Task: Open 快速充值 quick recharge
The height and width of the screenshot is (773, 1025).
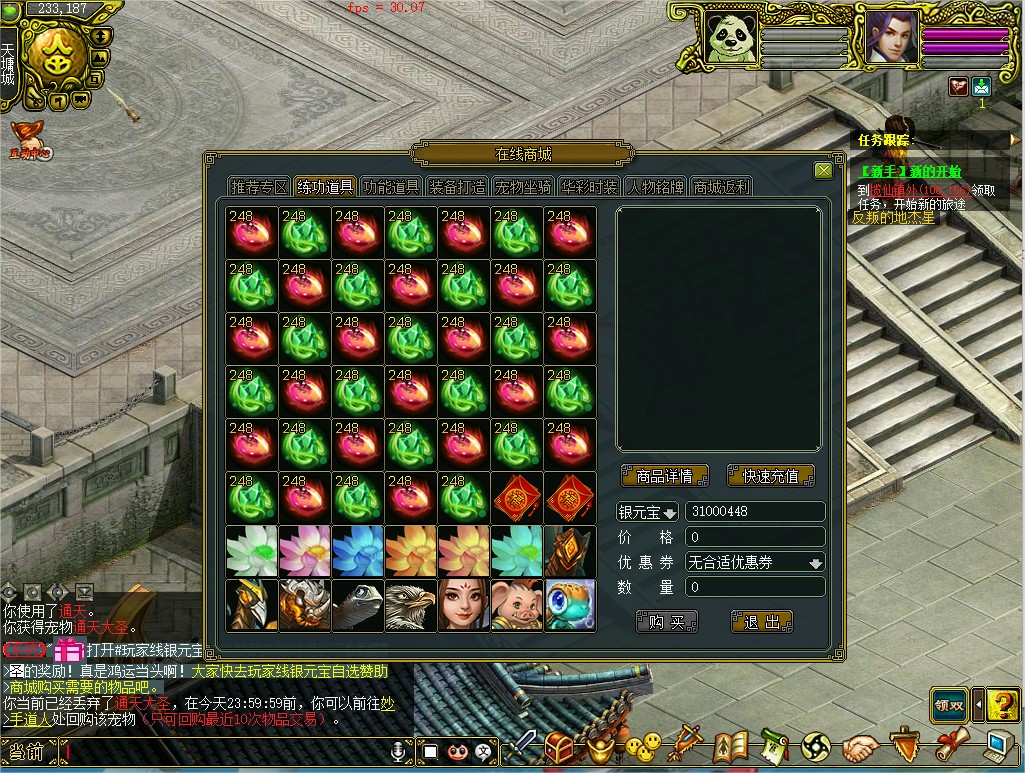Action: click(771, 476)
